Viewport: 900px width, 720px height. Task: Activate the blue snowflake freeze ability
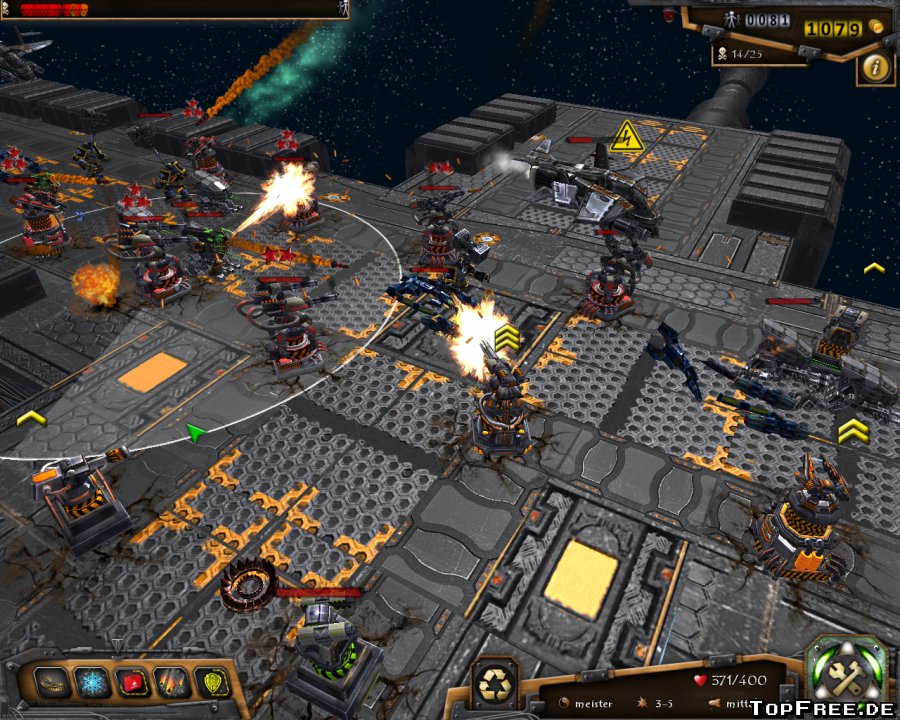(x=92, y=683)
